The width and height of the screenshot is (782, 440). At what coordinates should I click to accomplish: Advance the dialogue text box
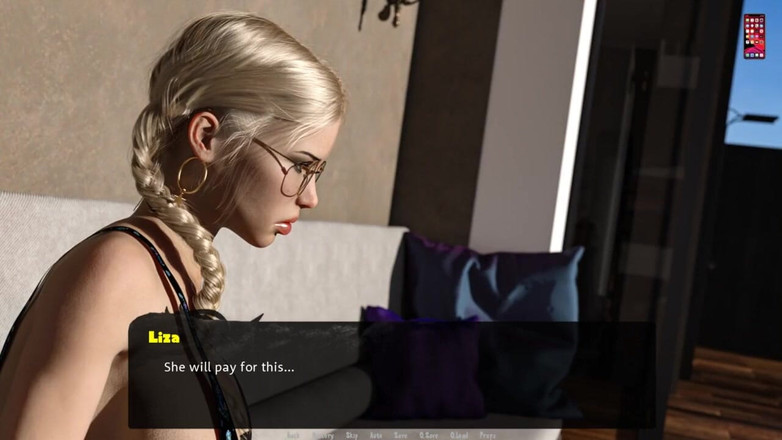click(x=390, y=375)
